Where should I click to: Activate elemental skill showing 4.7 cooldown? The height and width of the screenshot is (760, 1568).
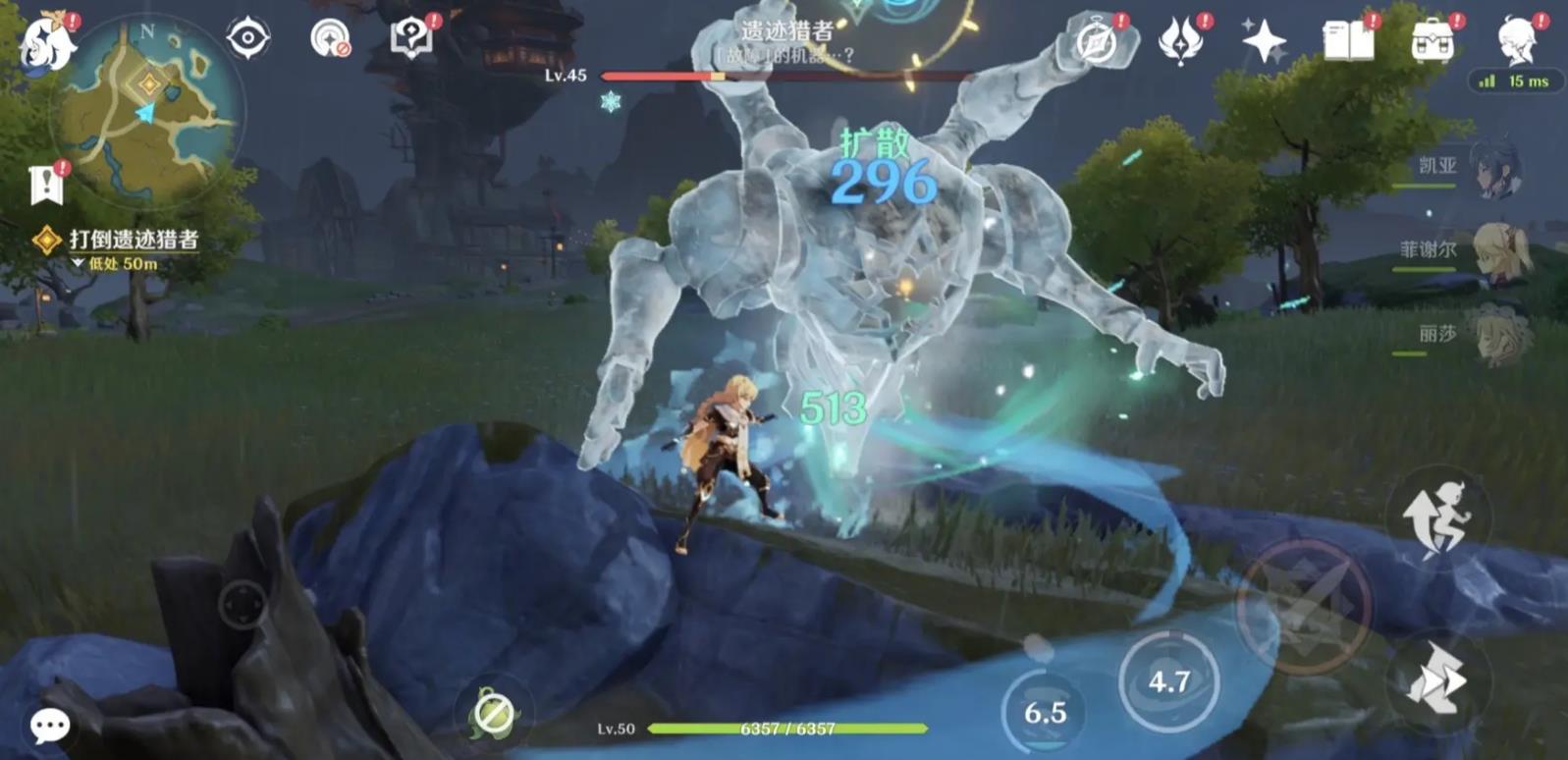pos(1168,680)
